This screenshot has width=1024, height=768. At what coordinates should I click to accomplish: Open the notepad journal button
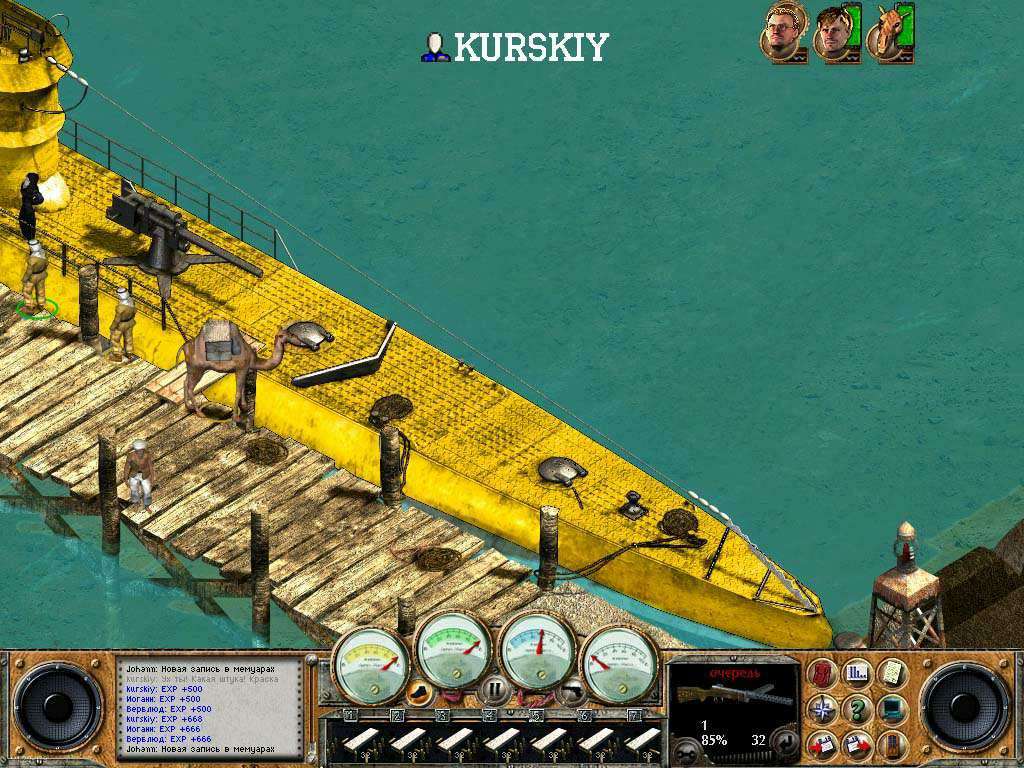tap(891, 673)
